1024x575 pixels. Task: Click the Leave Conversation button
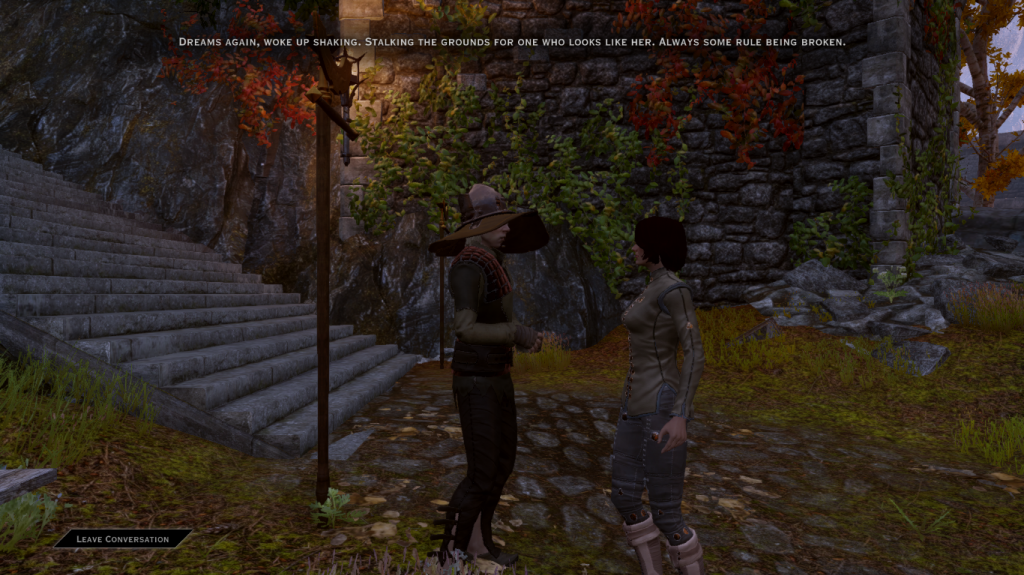pos(123,539)
